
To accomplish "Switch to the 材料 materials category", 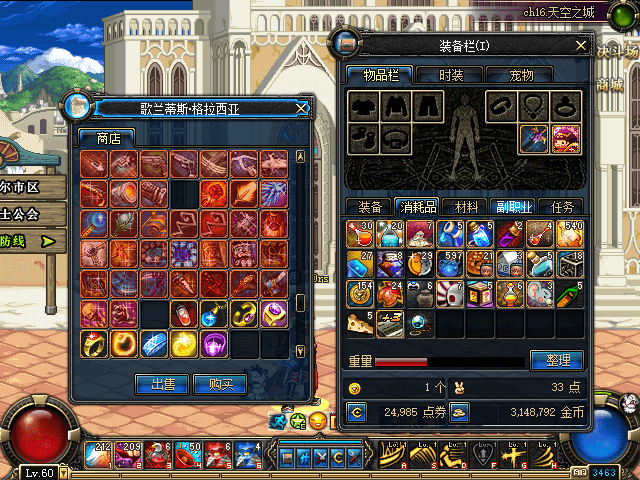I will [465, 207].
